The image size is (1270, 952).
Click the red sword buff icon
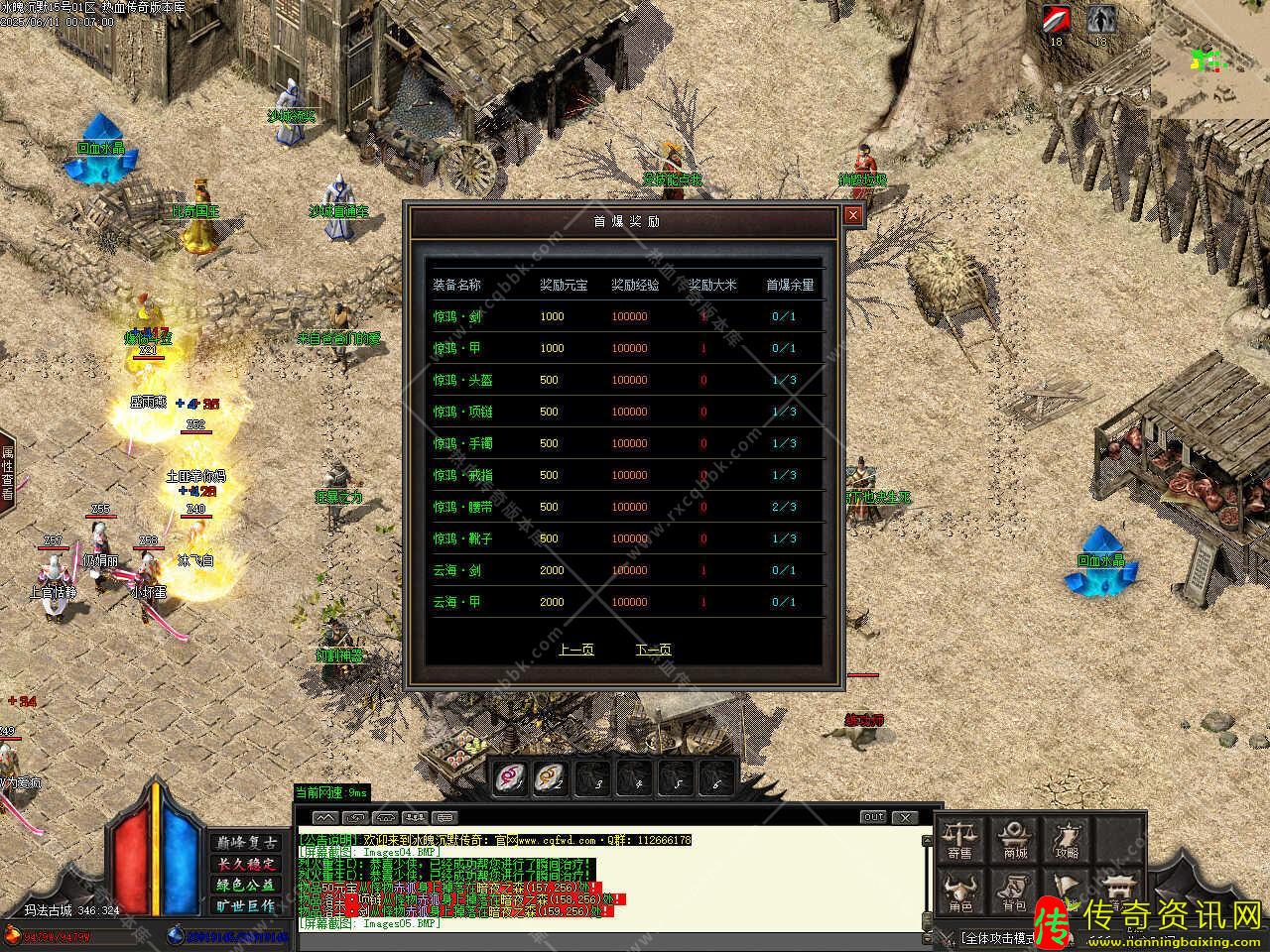(1056, 20)
